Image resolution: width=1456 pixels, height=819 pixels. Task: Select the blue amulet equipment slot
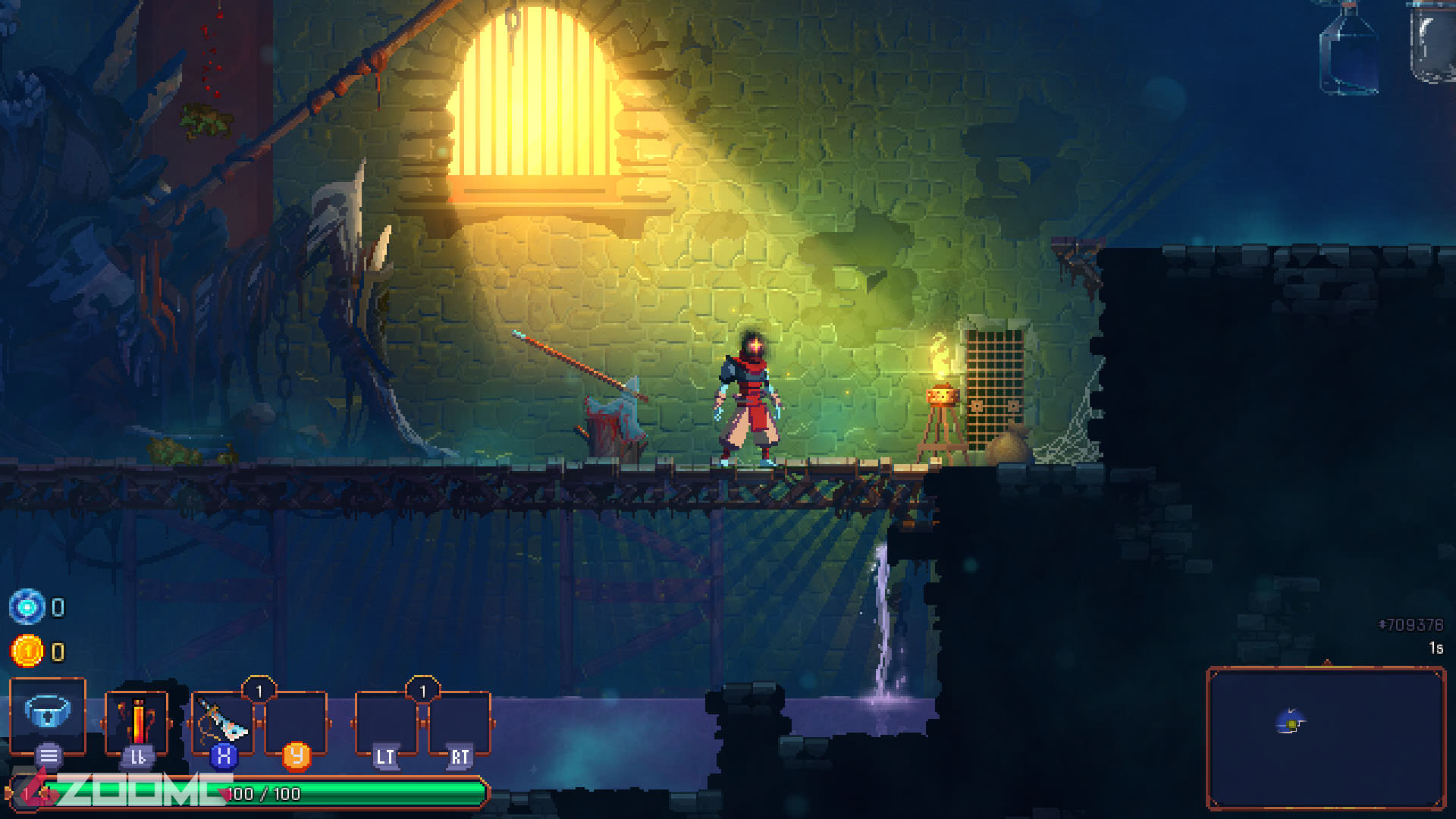point(48,713)
